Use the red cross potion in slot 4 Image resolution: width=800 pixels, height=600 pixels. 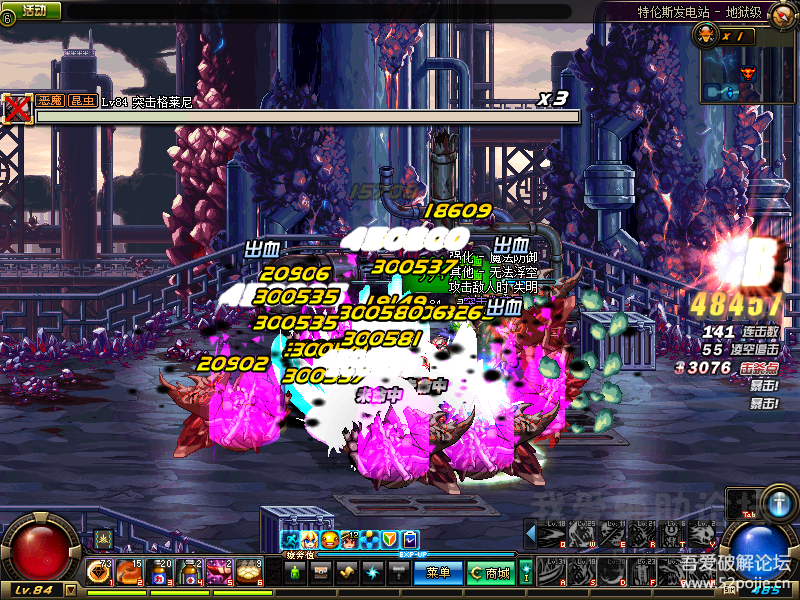click(188, 572)
